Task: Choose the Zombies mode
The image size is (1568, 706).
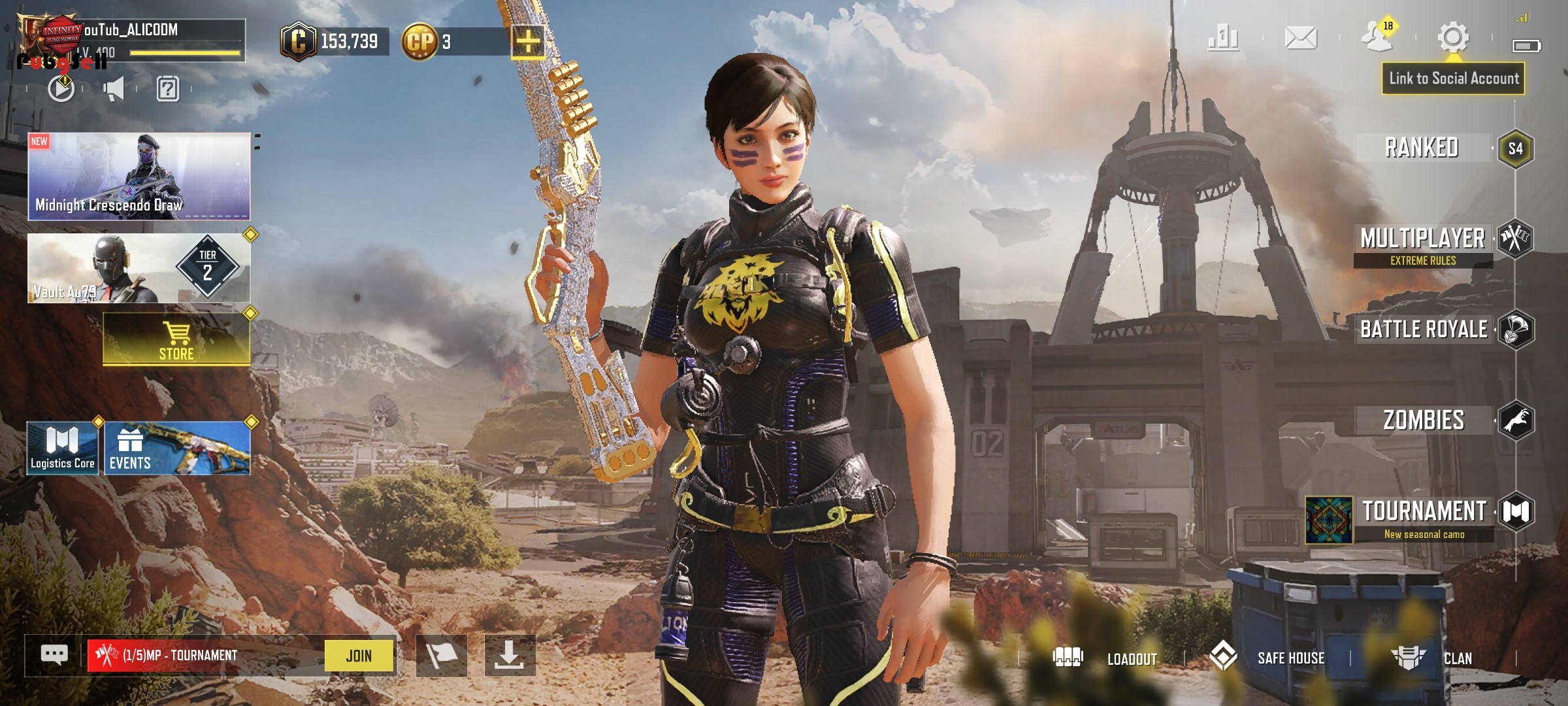Action: tap(1424, 420)
